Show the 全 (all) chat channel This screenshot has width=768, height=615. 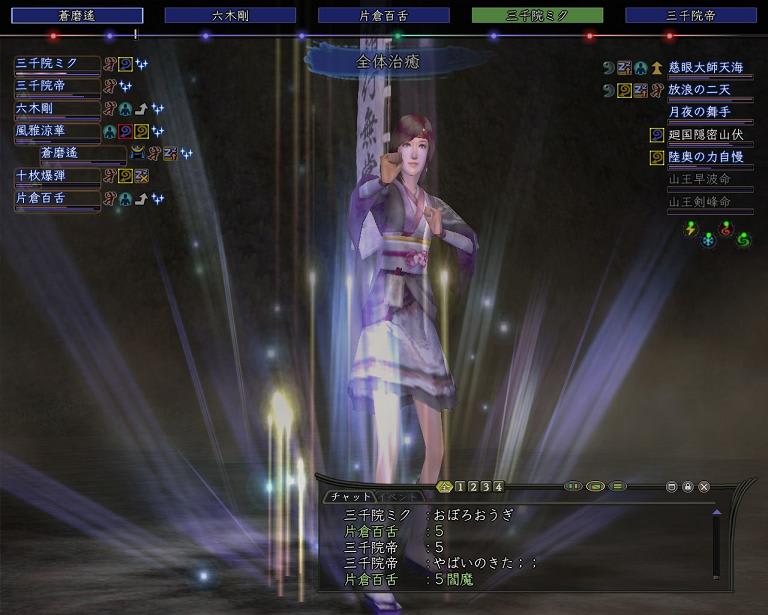445,487
